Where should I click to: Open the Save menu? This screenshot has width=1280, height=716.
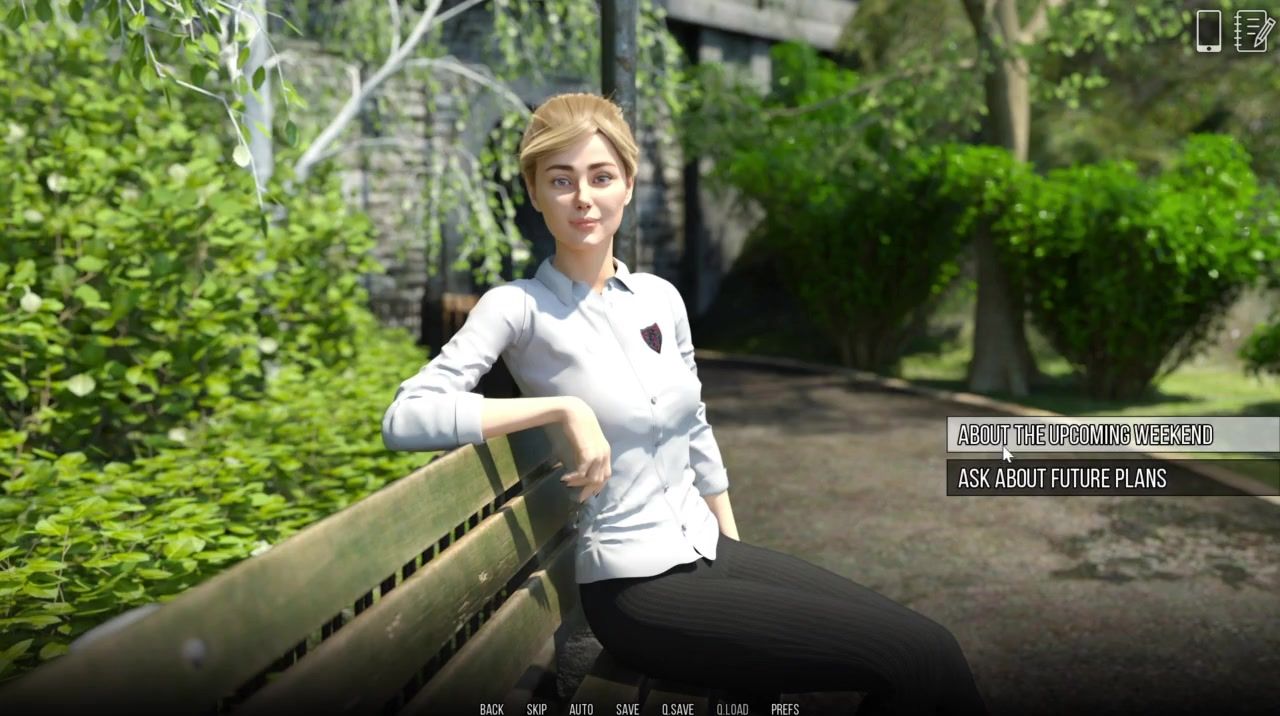(627, 709)
